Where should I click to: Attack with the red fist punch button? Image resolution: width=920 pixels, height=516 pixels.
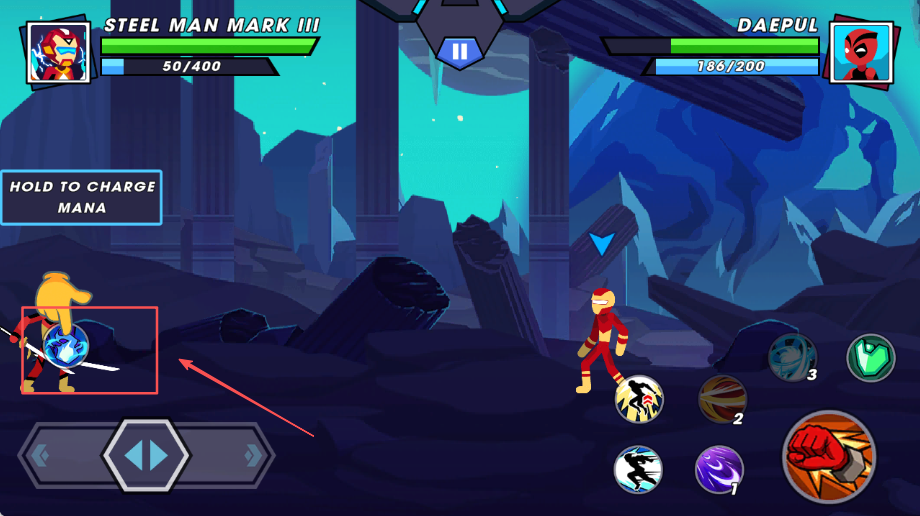(829, 456)
